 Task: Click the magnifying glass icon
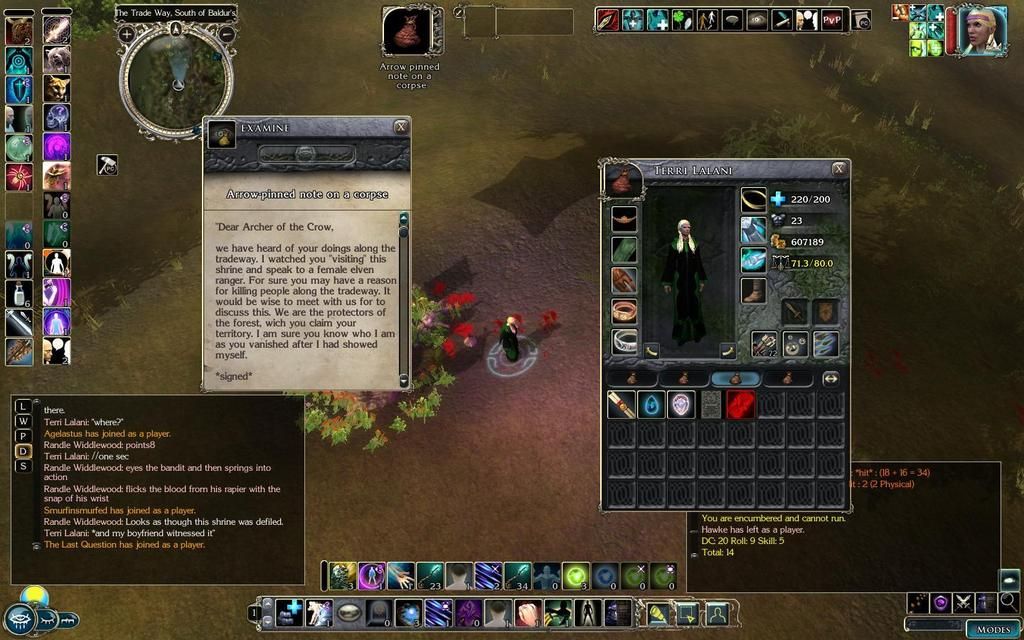click(1009, 602)
